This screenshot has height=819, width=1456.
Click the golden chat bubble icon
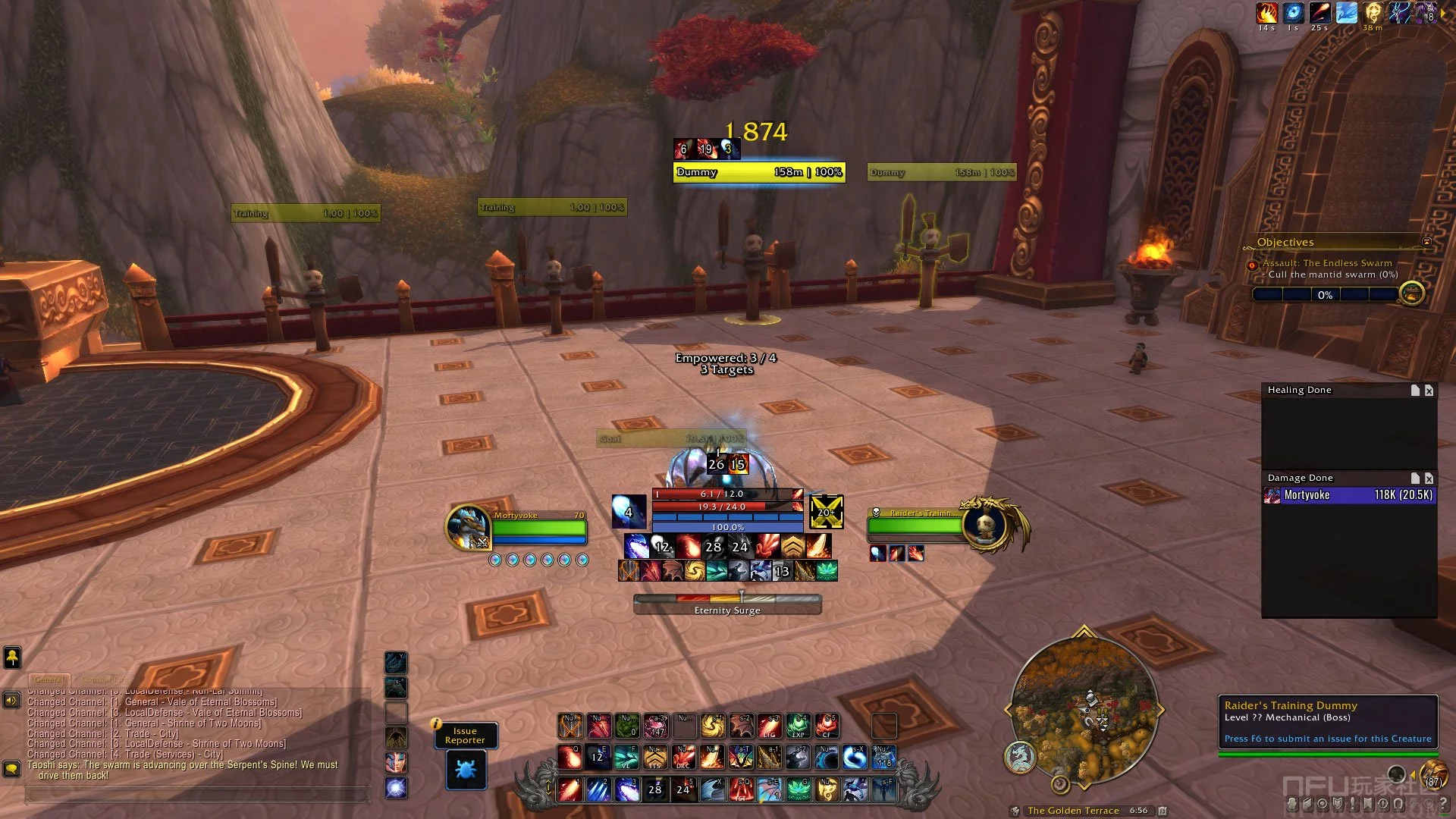click(11, 769)
